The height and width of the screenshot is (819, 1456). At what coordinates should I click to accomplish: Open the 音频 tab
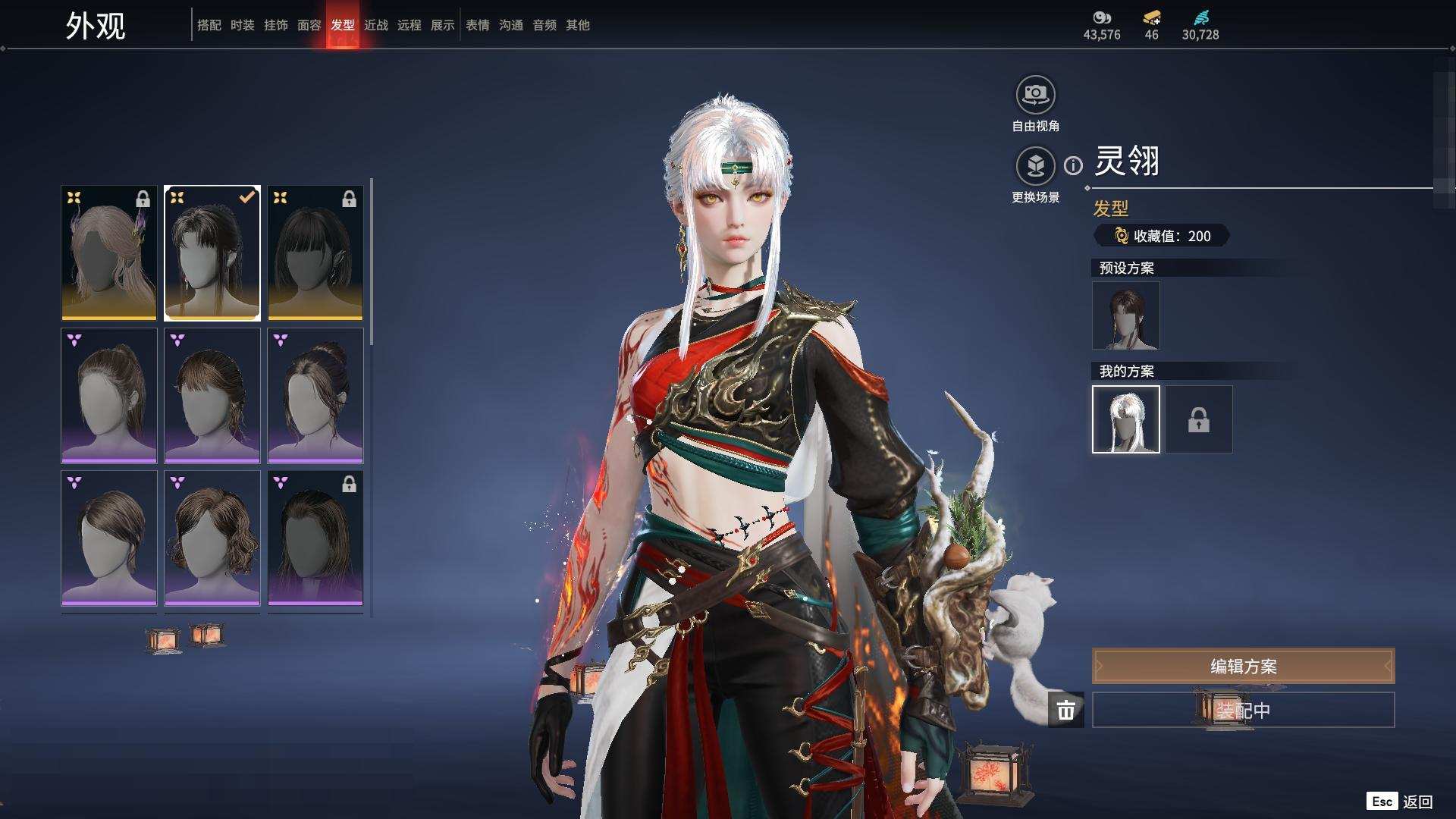544,25
